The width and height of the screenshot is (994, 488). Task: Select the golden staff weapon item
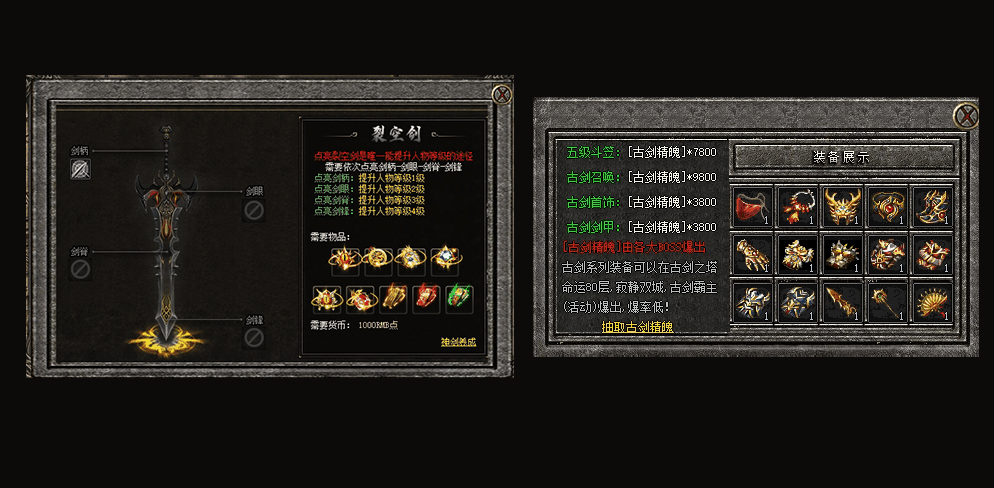click(888, 301)
